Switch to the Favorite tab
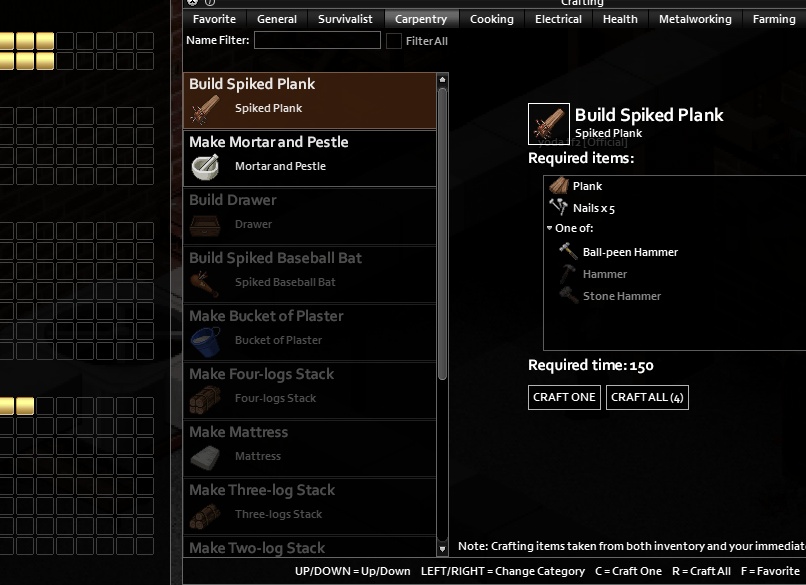The width and height of the screenshot is (806, 585). click(215, 19)
